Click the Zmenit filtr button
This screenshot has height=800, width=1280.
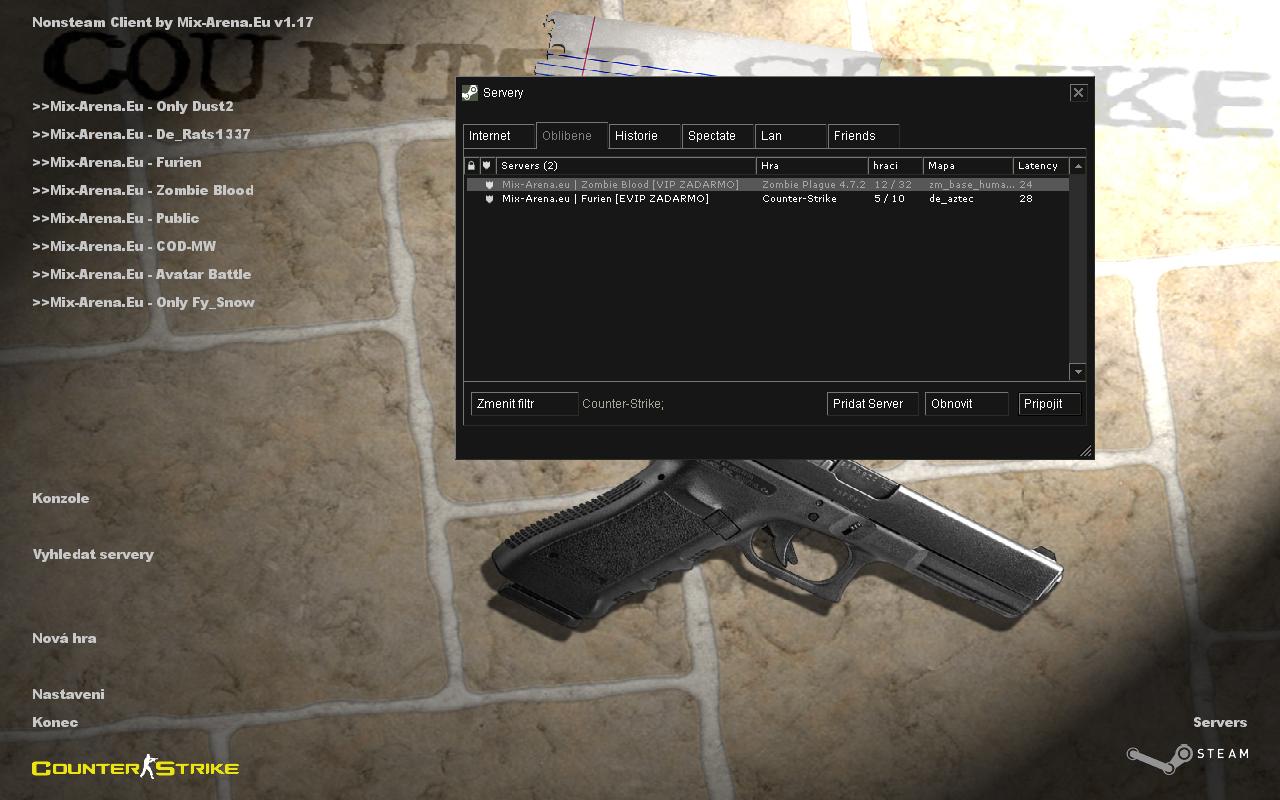(524, 404)
